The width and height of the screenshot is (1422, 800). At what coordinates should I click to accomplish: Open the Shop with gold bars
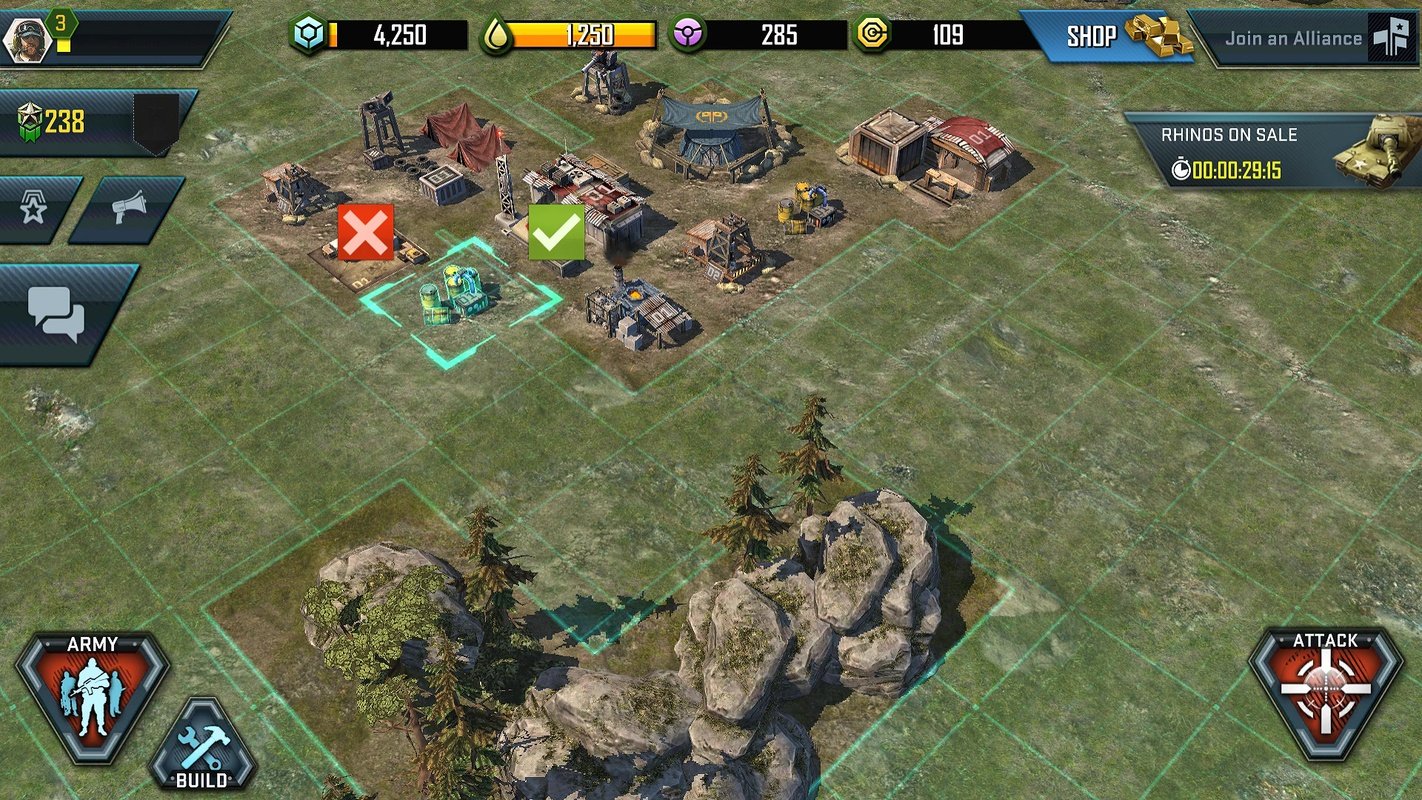coord(1108,38)
